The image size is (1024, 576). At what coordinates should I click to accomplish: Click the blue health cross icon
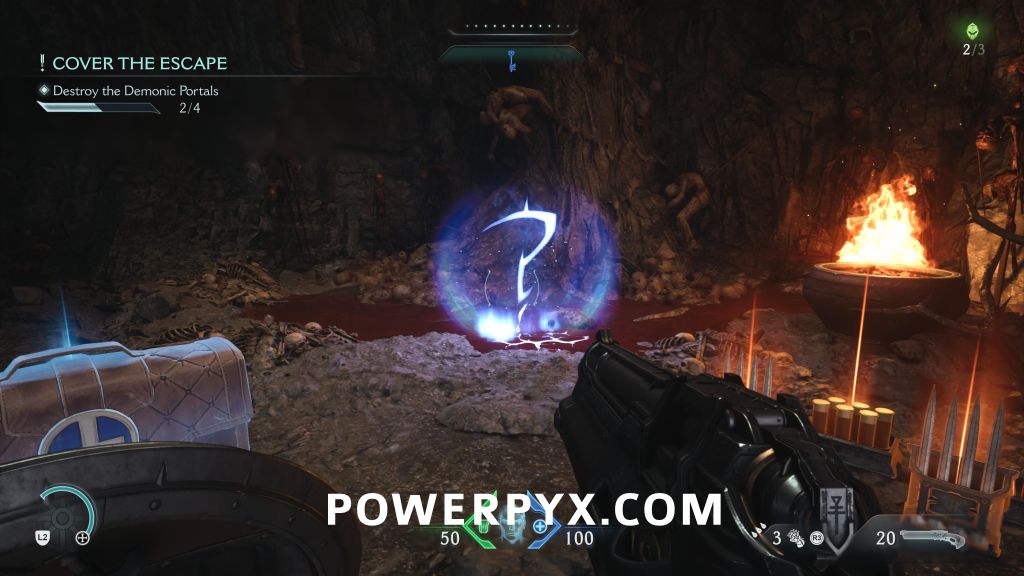[541, 526]
